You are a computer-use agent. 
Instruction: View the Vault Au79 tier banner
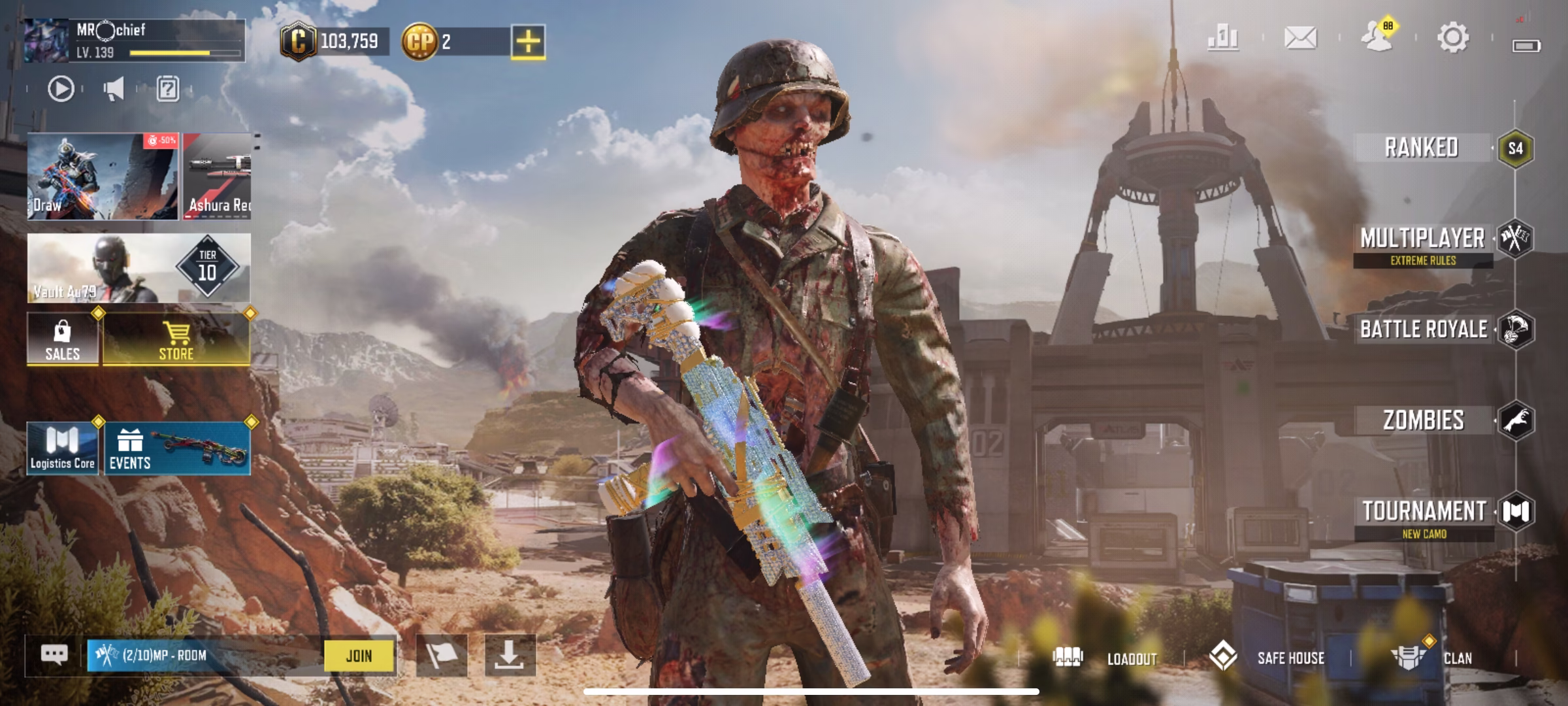point(139,268)
